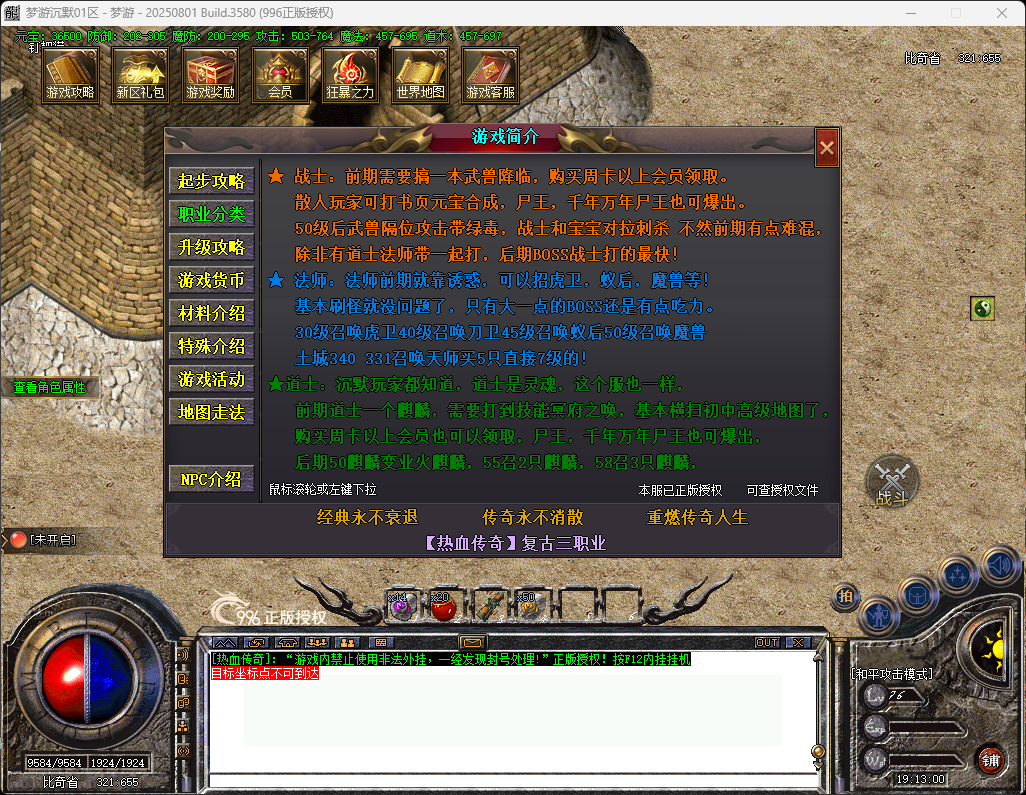Open 查看角色属性 character stats
1026x795 pixels.
(49, 387)
